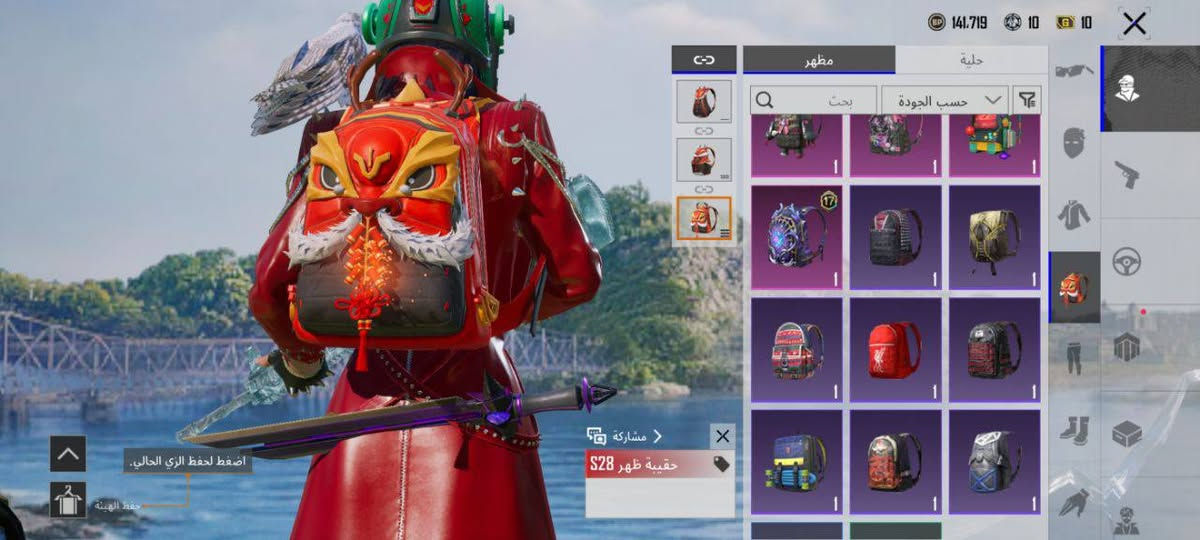Viewport: 1200px width, 540px height.
Task: Pick the blue and yellow backpack skin
Action: [796, 461]
